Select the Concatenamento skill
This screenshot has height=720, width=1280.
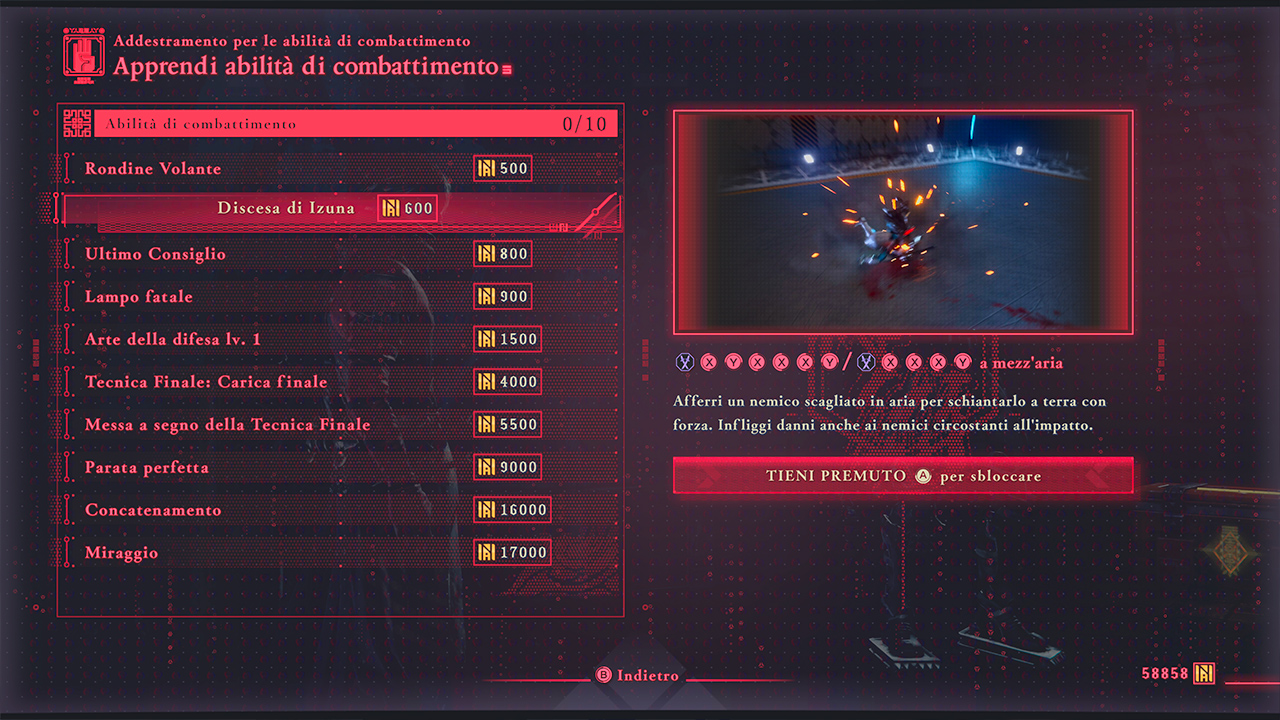tap(153, 510)
